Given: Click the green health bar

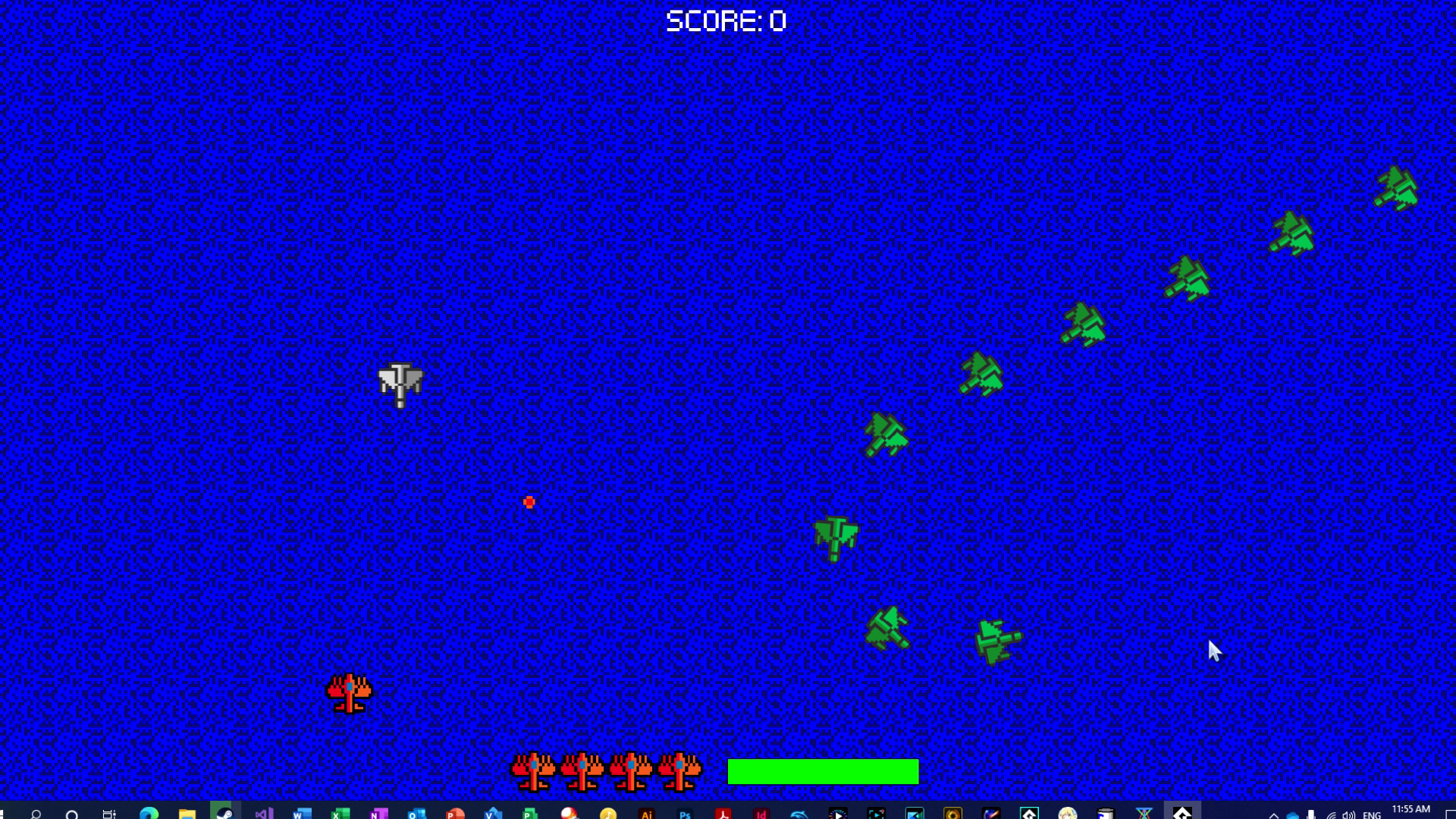Looking at the screenshot, I should 823,770.
